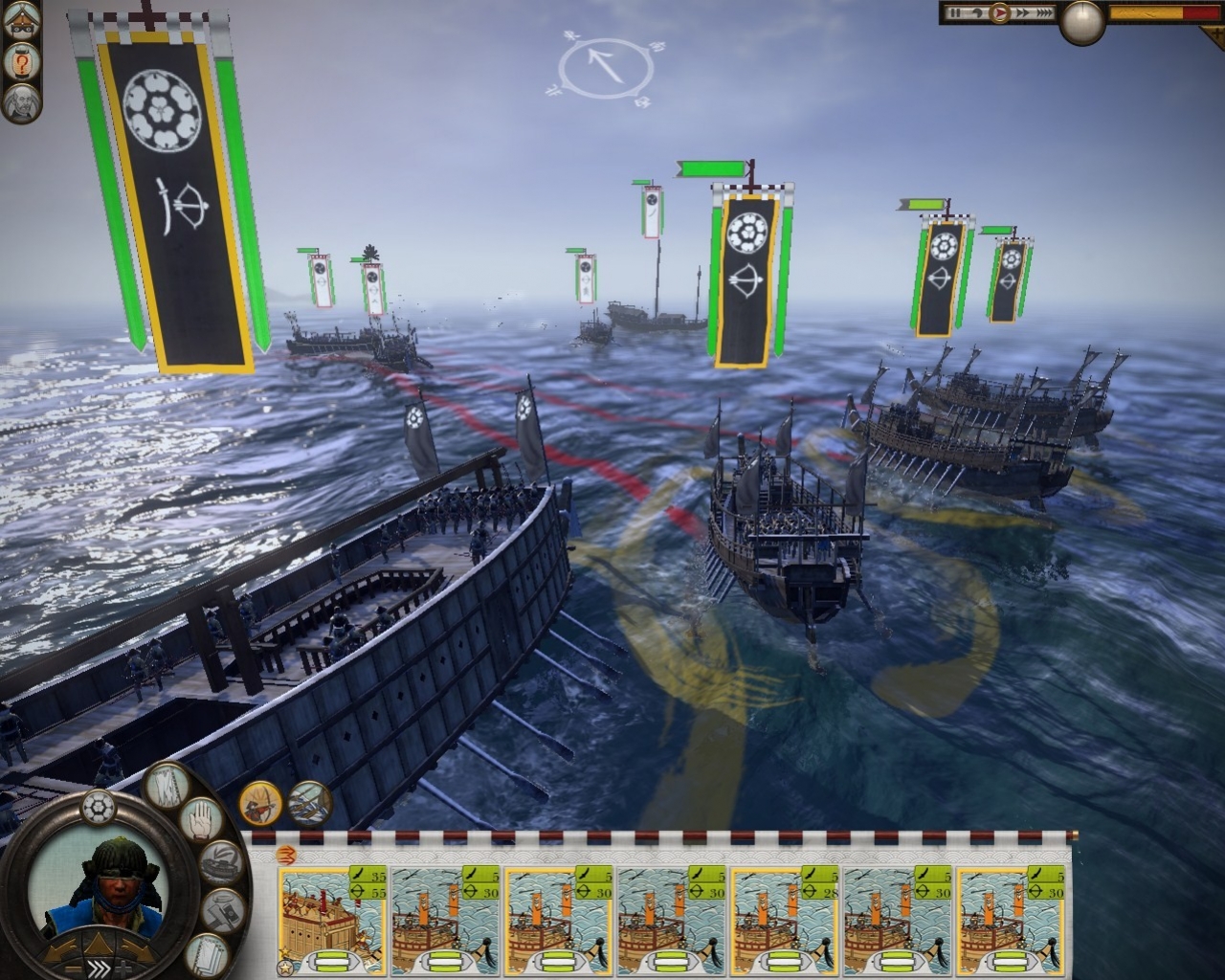The width and height of the screenshot is (1225, 980).
Task: Toggle the star on the first ship card
Action: coord(285,967)
